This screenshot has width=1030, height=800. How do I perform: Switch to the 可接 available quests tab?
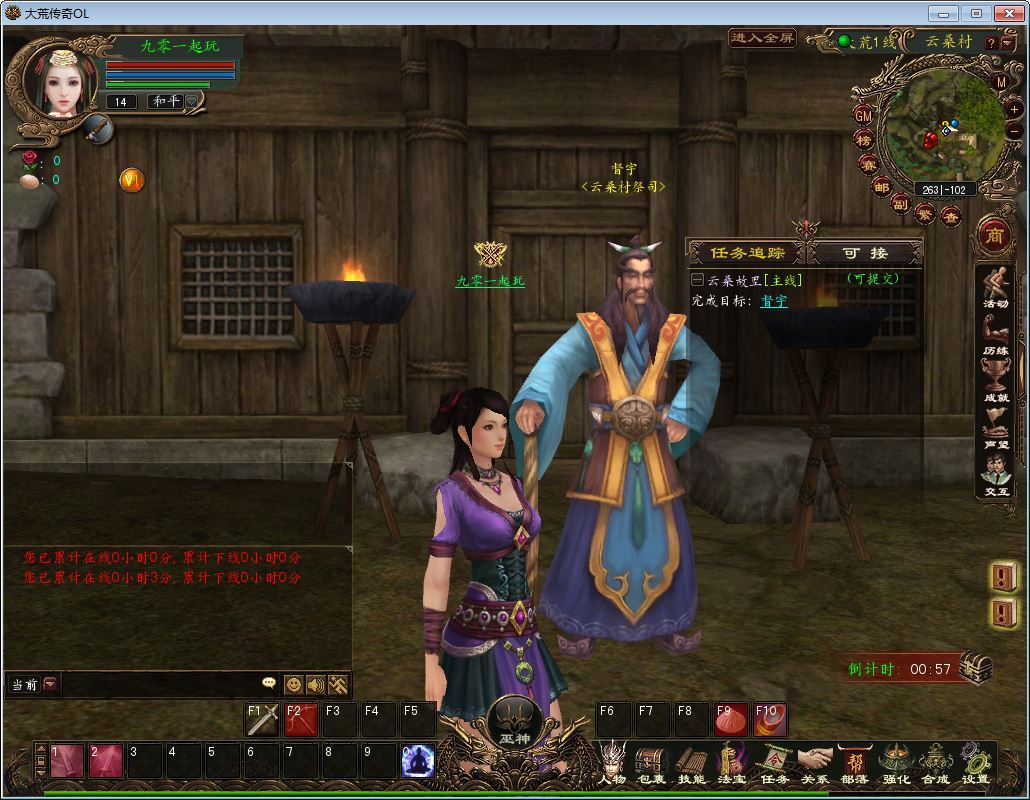pyautogui.click(x=865, y=253)
